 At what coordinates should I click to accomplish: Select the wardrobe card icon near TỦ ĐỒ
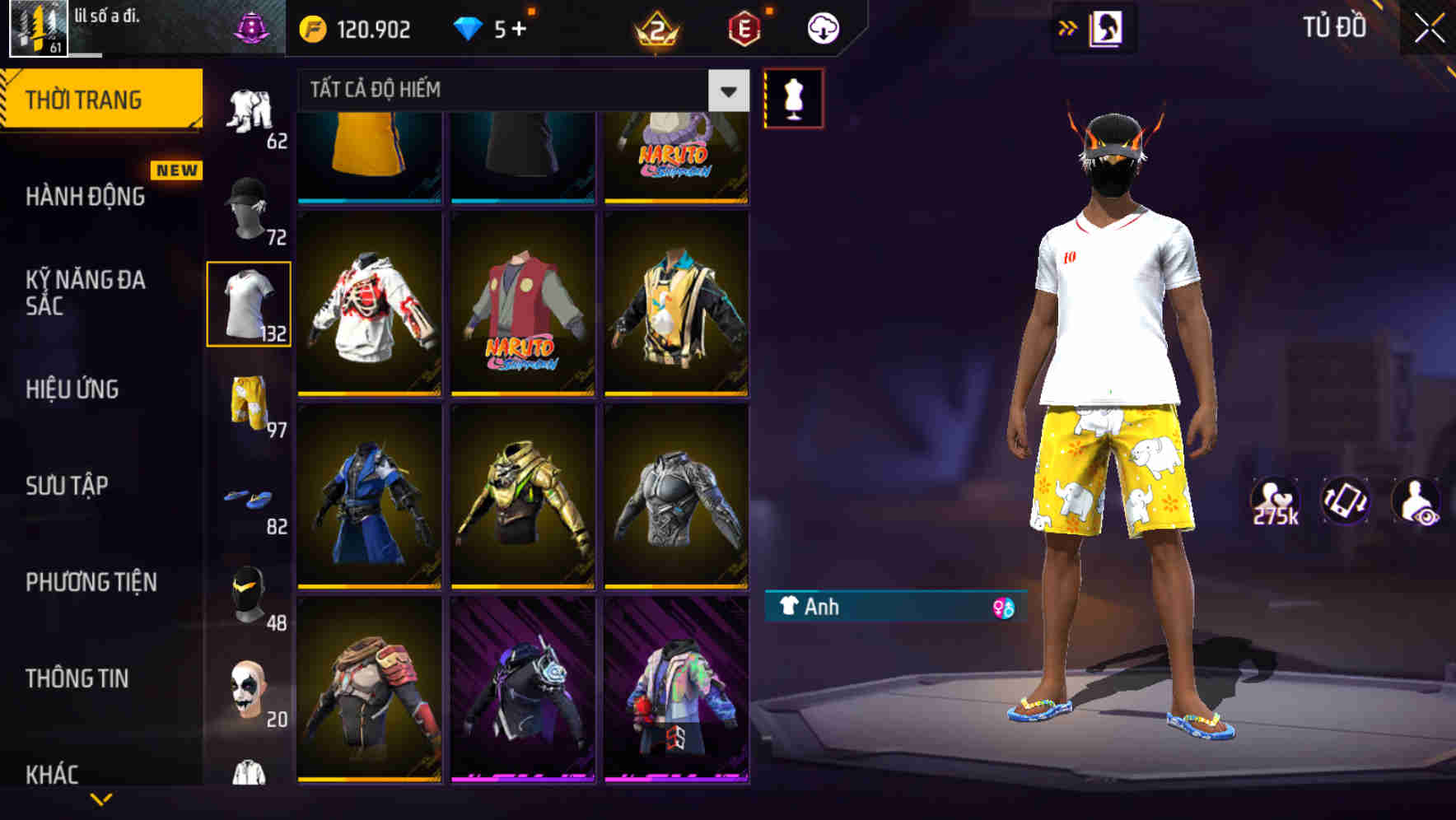point(1108,26)
